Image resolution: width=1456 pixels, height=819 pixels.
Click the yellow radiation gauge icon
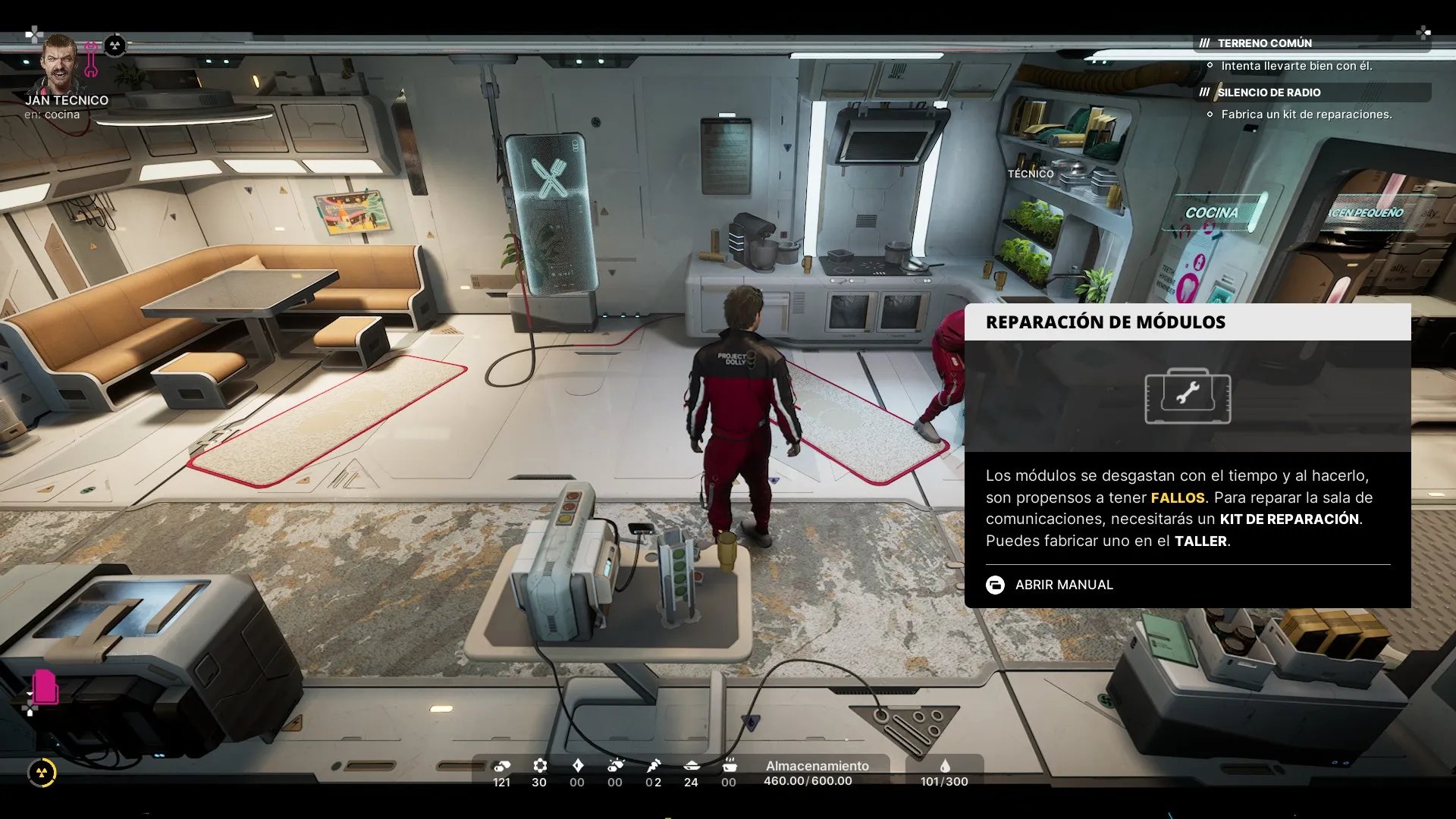[x=42, y=773]
